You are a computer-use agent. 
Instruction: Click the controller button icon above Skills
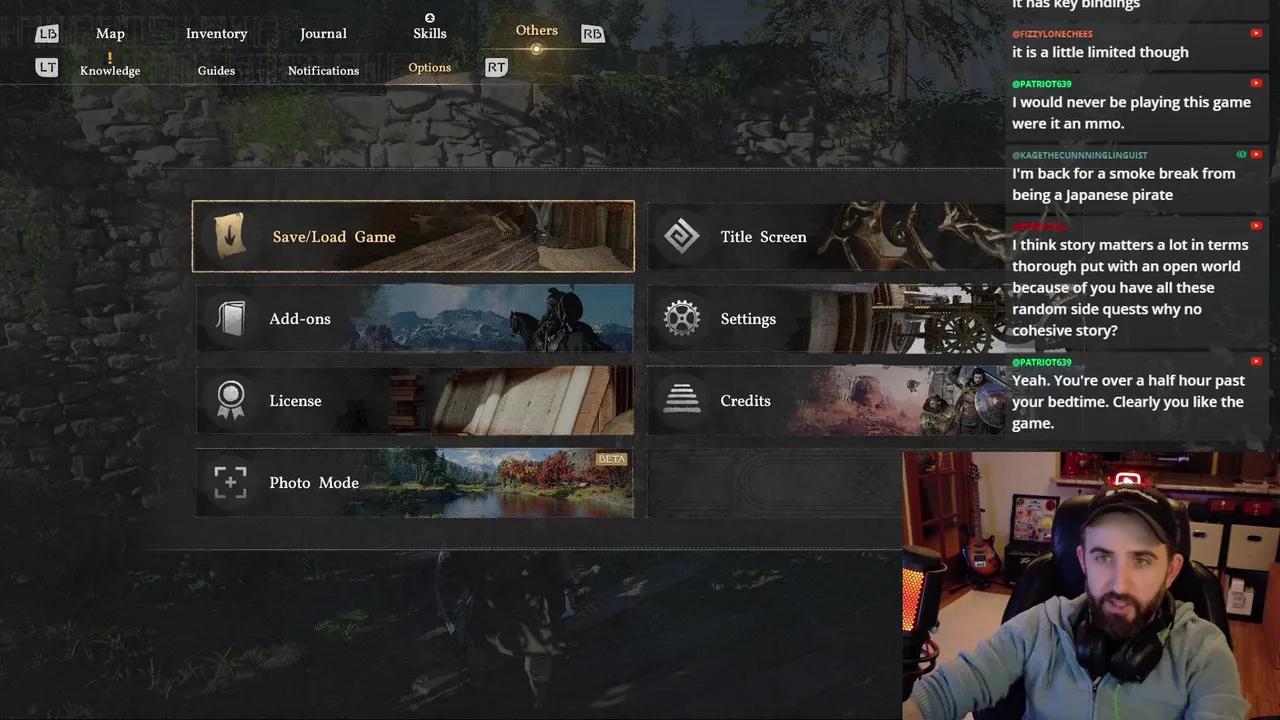[429, 17]
